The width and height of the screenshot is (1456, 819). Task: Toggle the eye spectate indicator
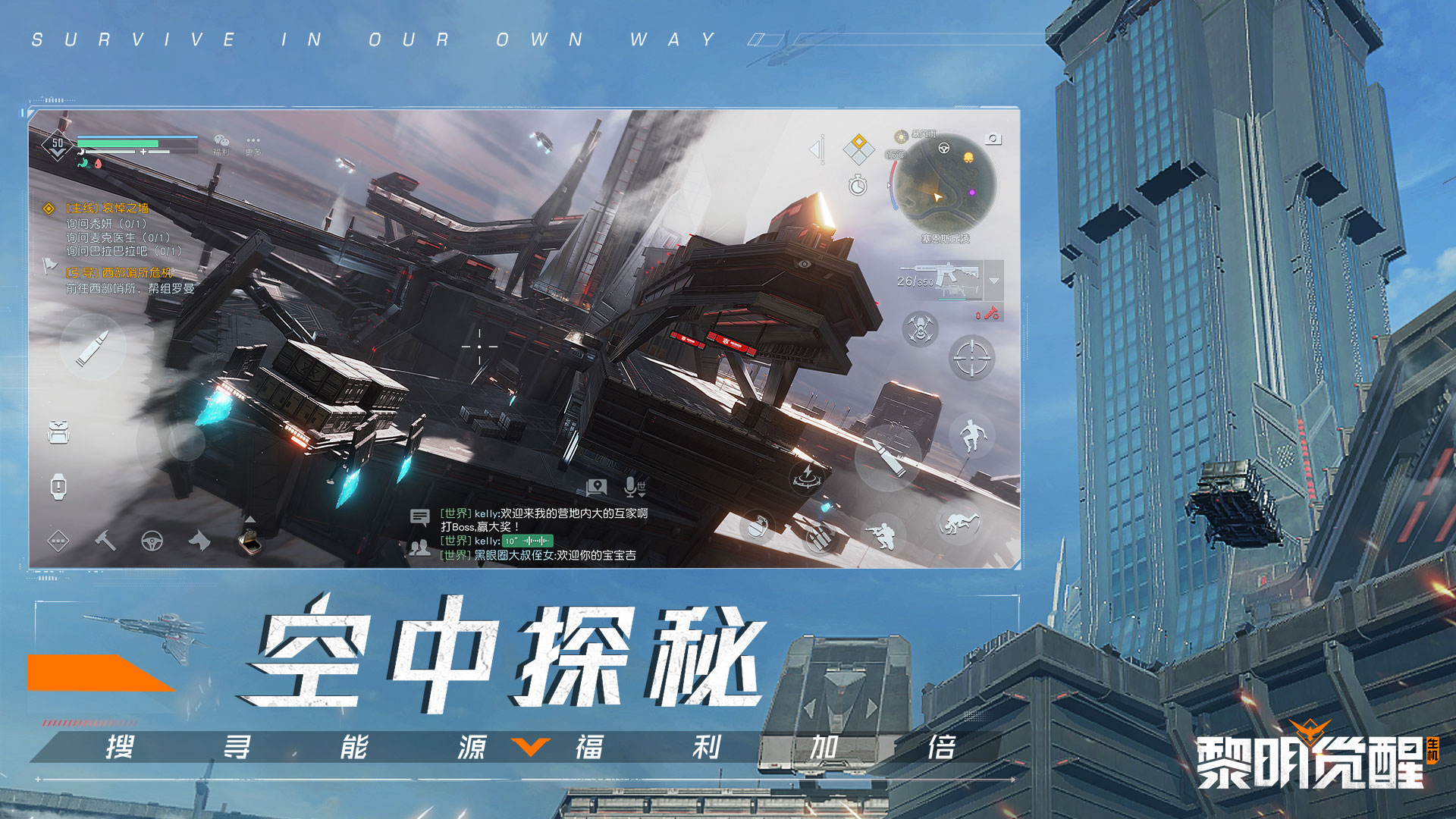point(804,263)
